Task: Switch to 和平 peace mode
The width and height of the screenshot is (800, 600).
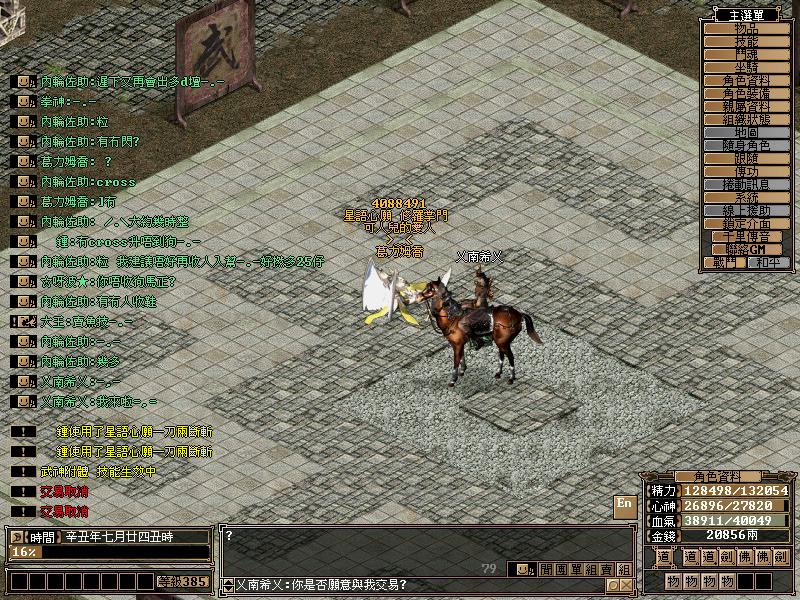Action: point(767,262)
